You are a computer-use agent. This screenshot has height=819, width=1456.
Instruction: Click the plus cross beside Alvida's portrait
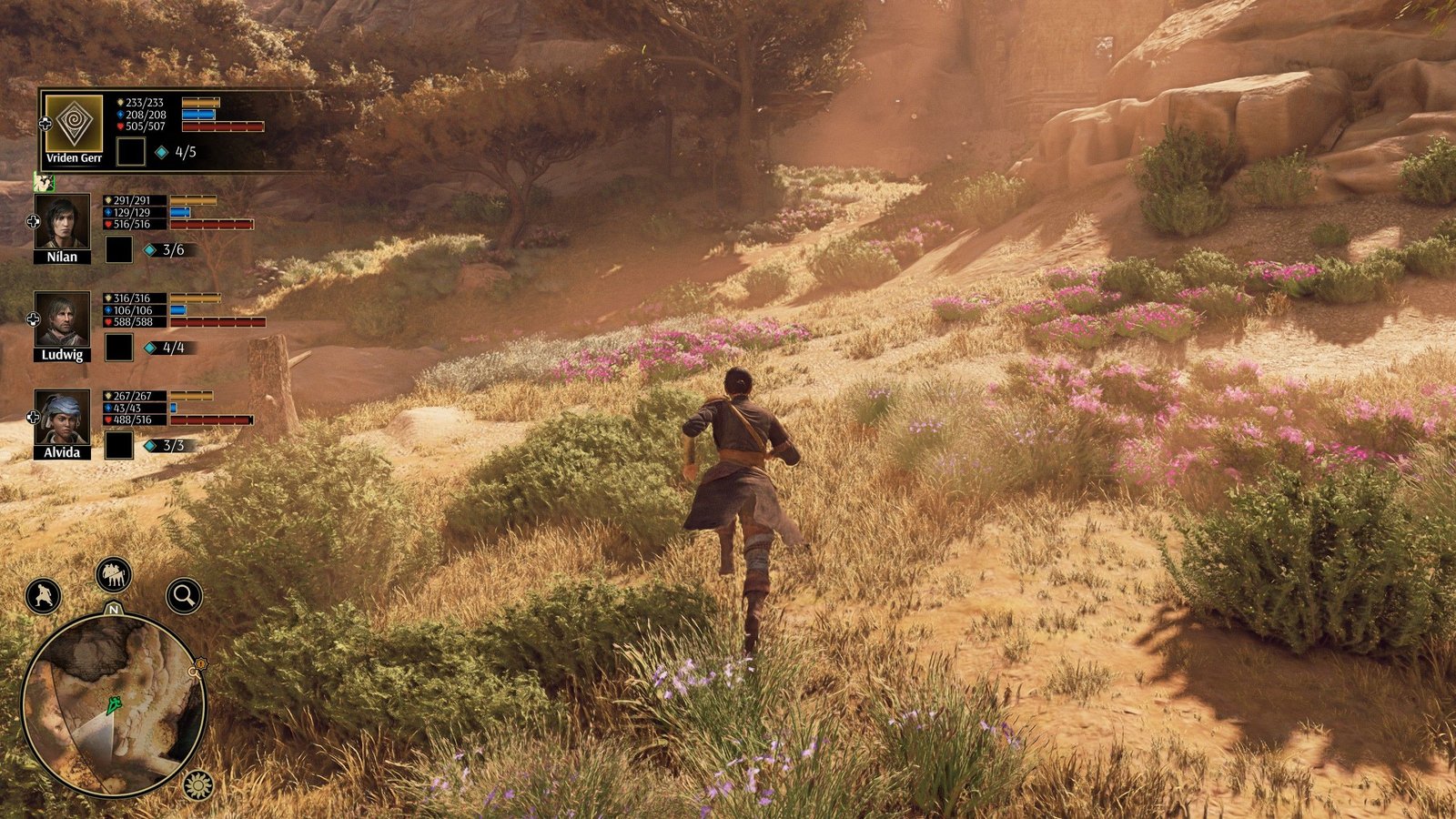coord(34,418)
